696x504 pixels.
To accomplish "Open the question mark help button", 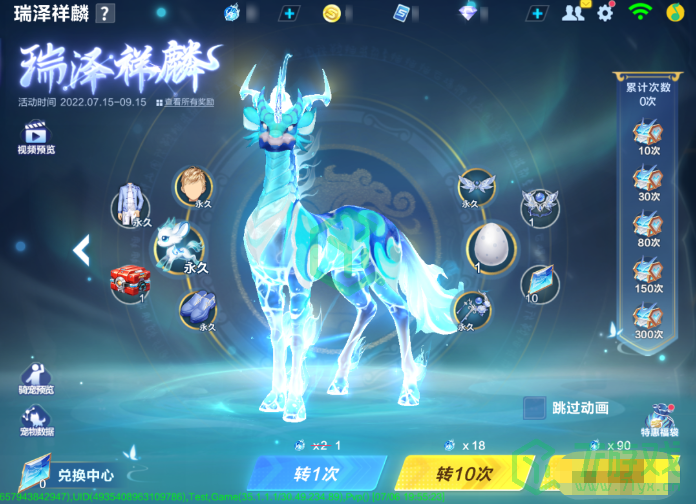I will pos(105,13).
